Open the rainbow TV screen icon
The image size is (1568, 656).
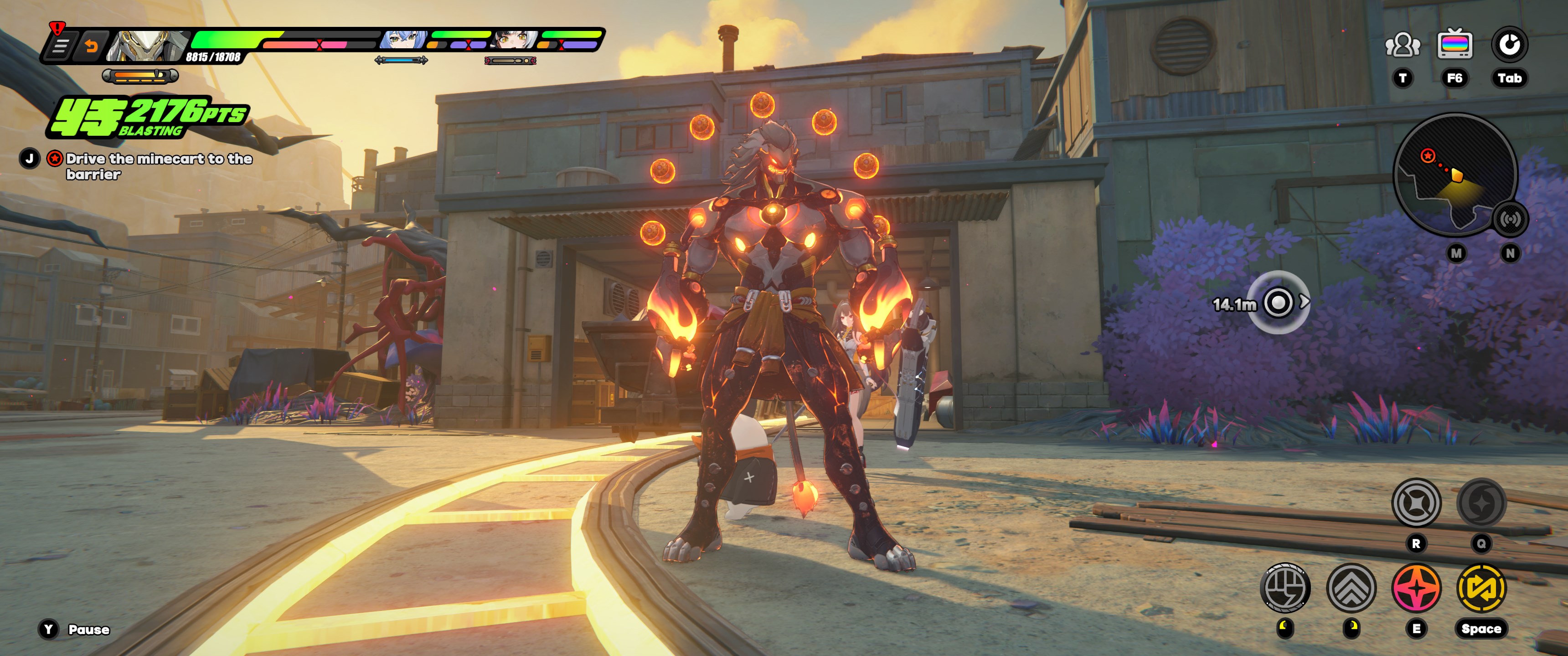tap(1454, 45)
